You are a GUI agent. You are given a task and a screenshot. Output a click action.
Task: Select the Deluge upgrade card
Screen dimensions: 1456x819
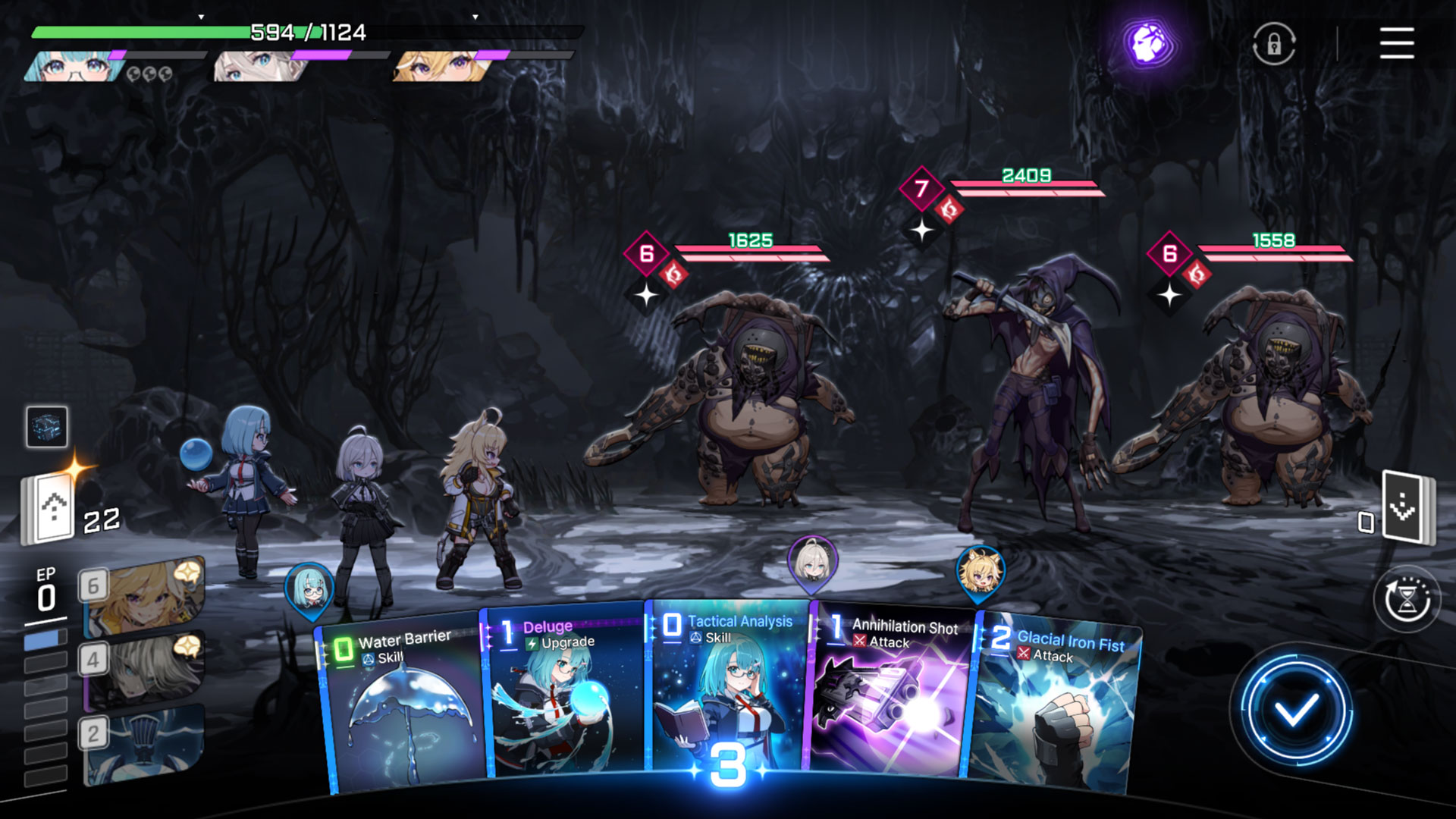click(x=565, y=694)
